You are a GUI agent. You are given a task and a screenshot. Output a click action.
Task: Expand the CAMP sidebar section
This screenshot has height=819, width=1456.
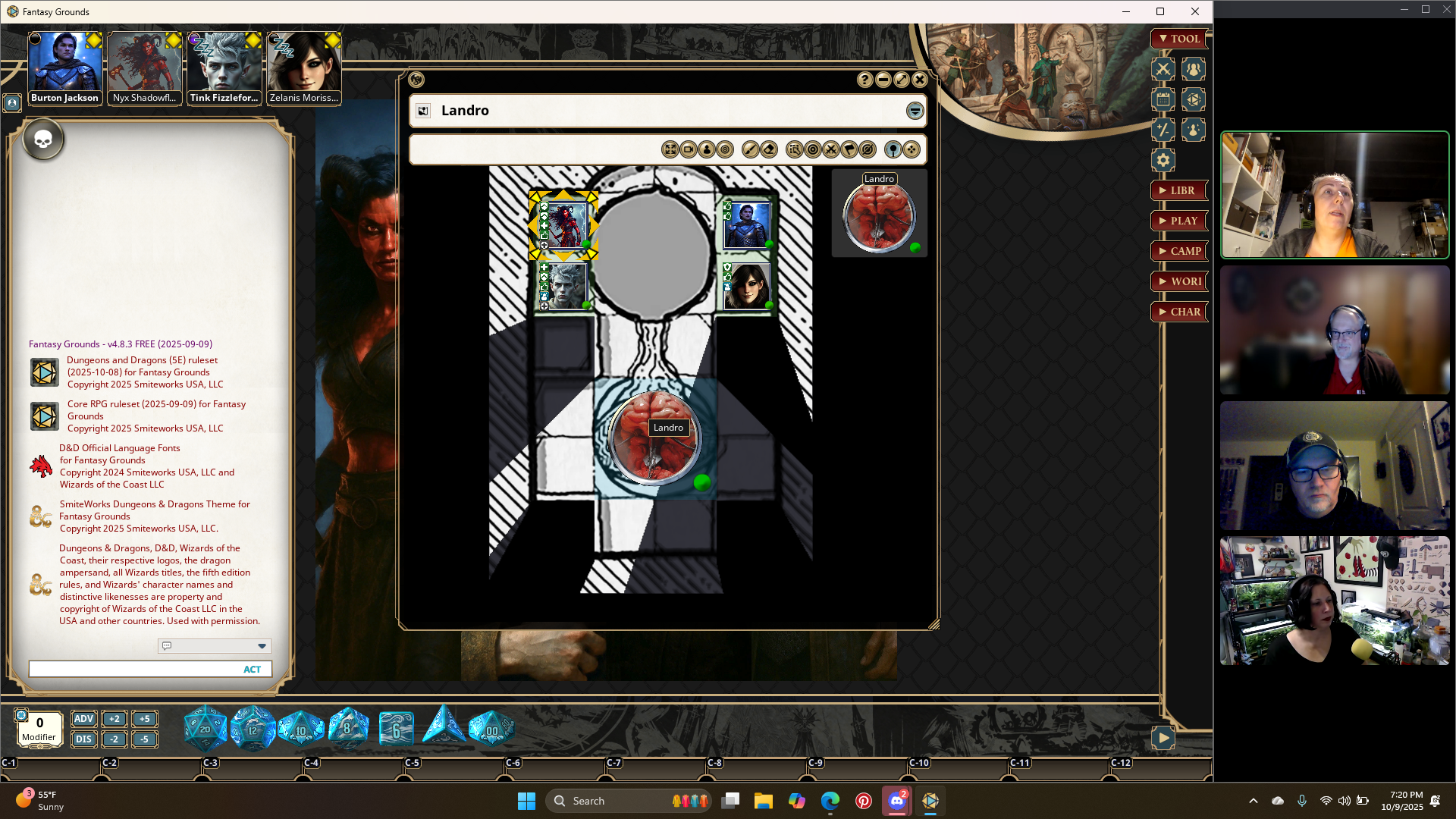(x=1178, y=251)
